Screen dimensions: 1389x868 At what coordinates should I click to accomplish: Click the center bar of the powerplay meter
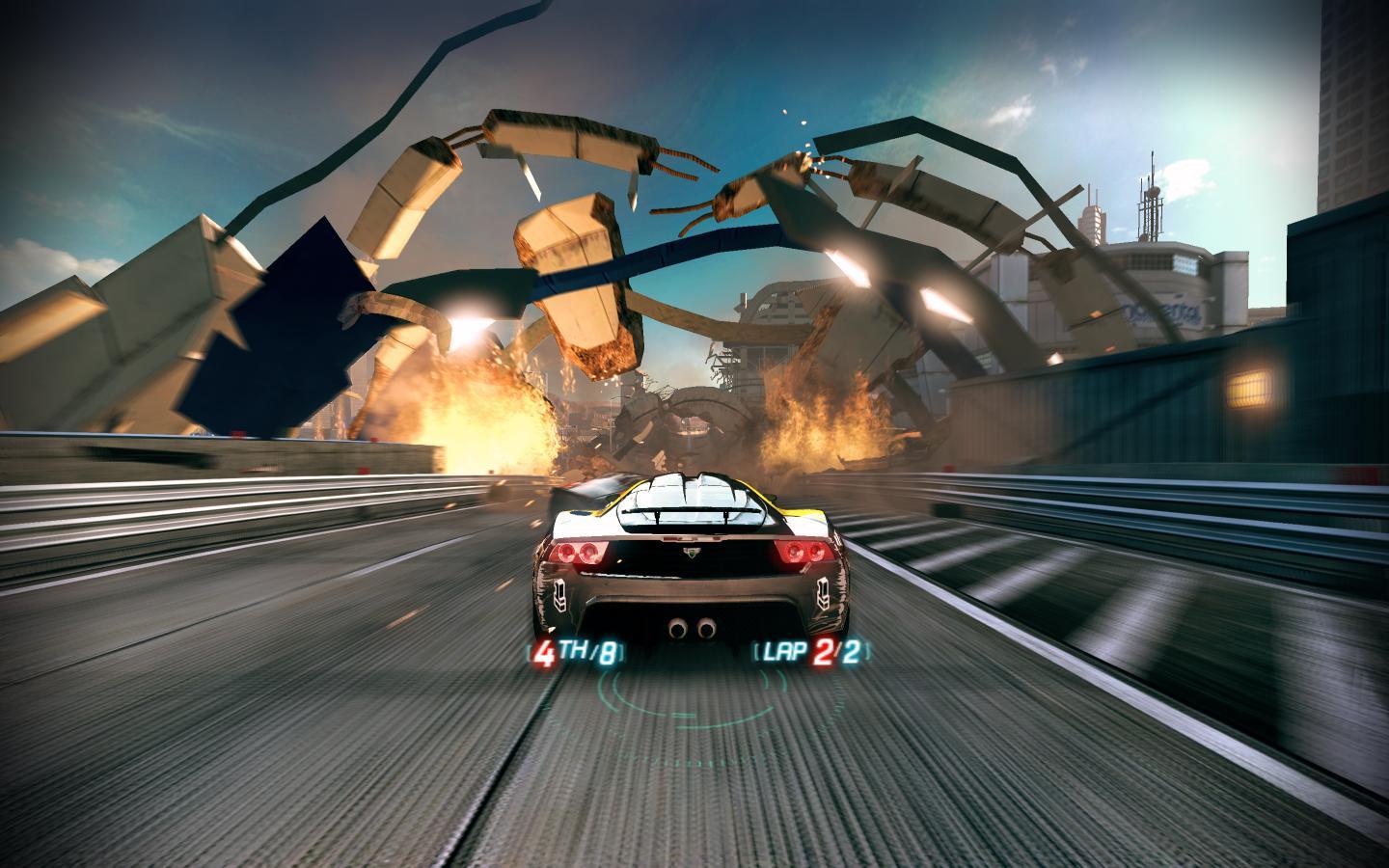pyautogui.click(x=683, y=714)
